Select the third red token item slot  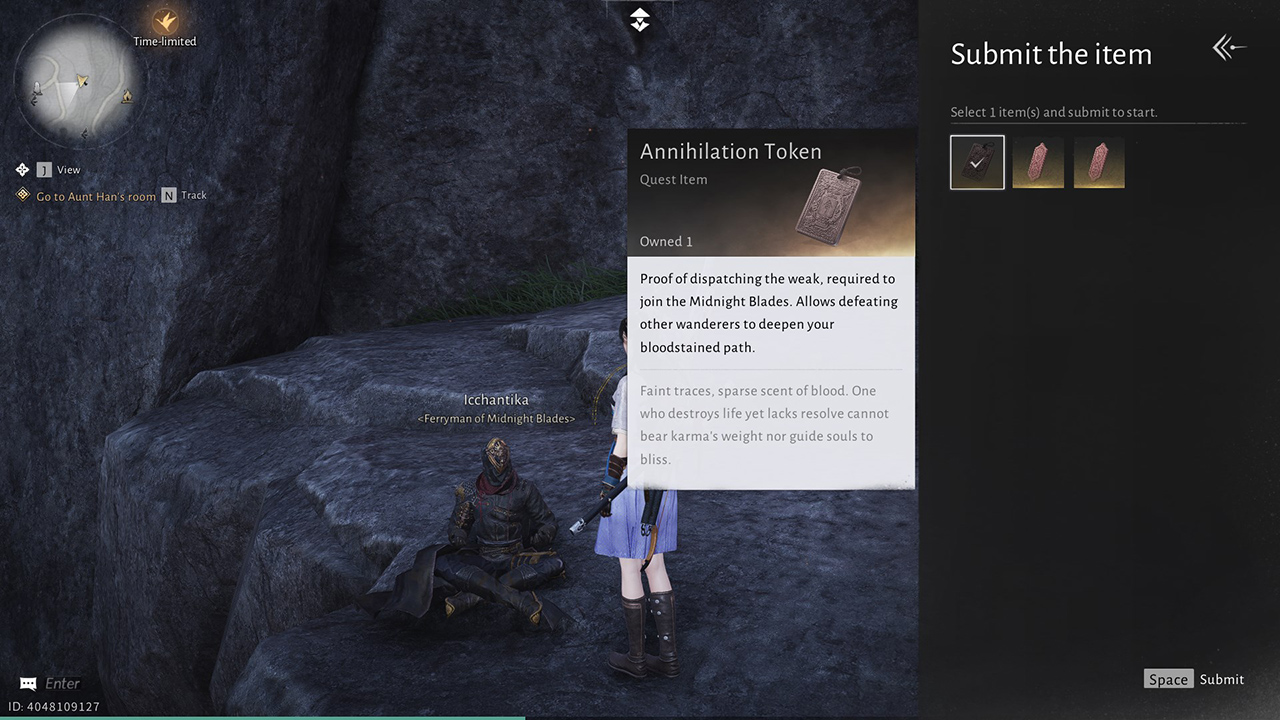[1099, 162]
